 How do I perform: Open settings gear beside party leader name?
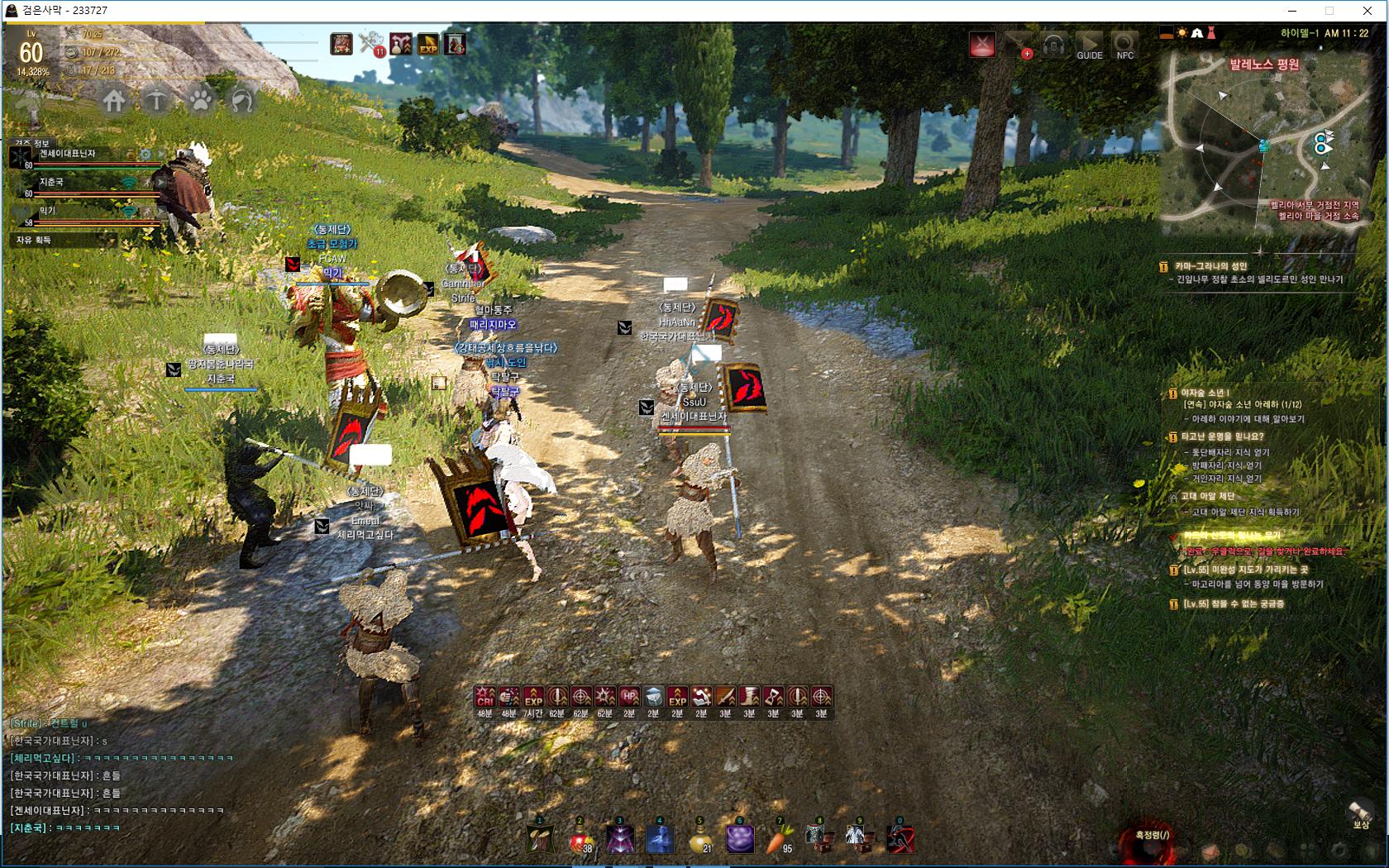coord(146,155)
